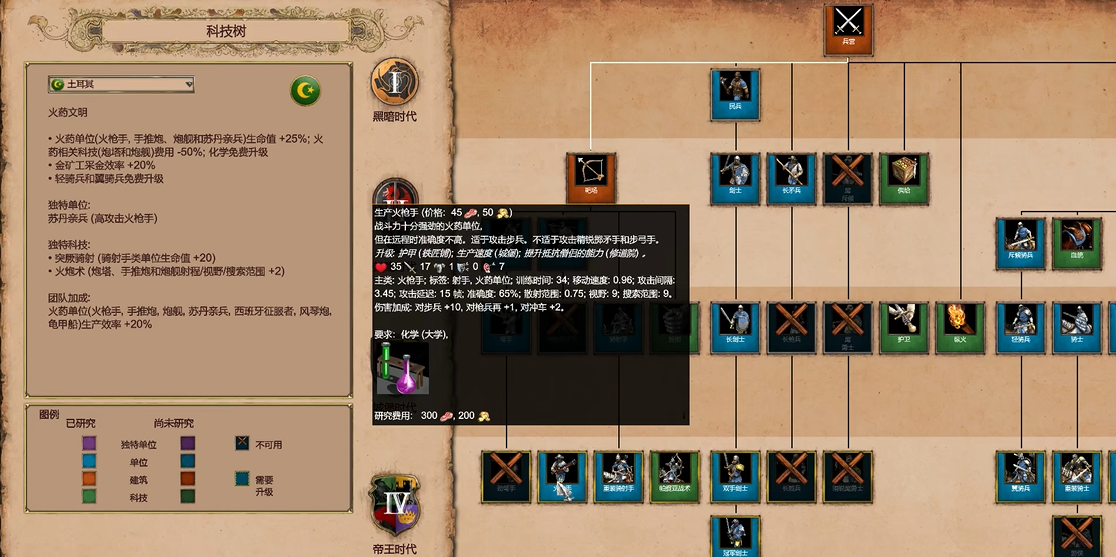Open the 土耳其 civilization dropdown
This screenshot has height=557, width=1116.
click(121, 85)
